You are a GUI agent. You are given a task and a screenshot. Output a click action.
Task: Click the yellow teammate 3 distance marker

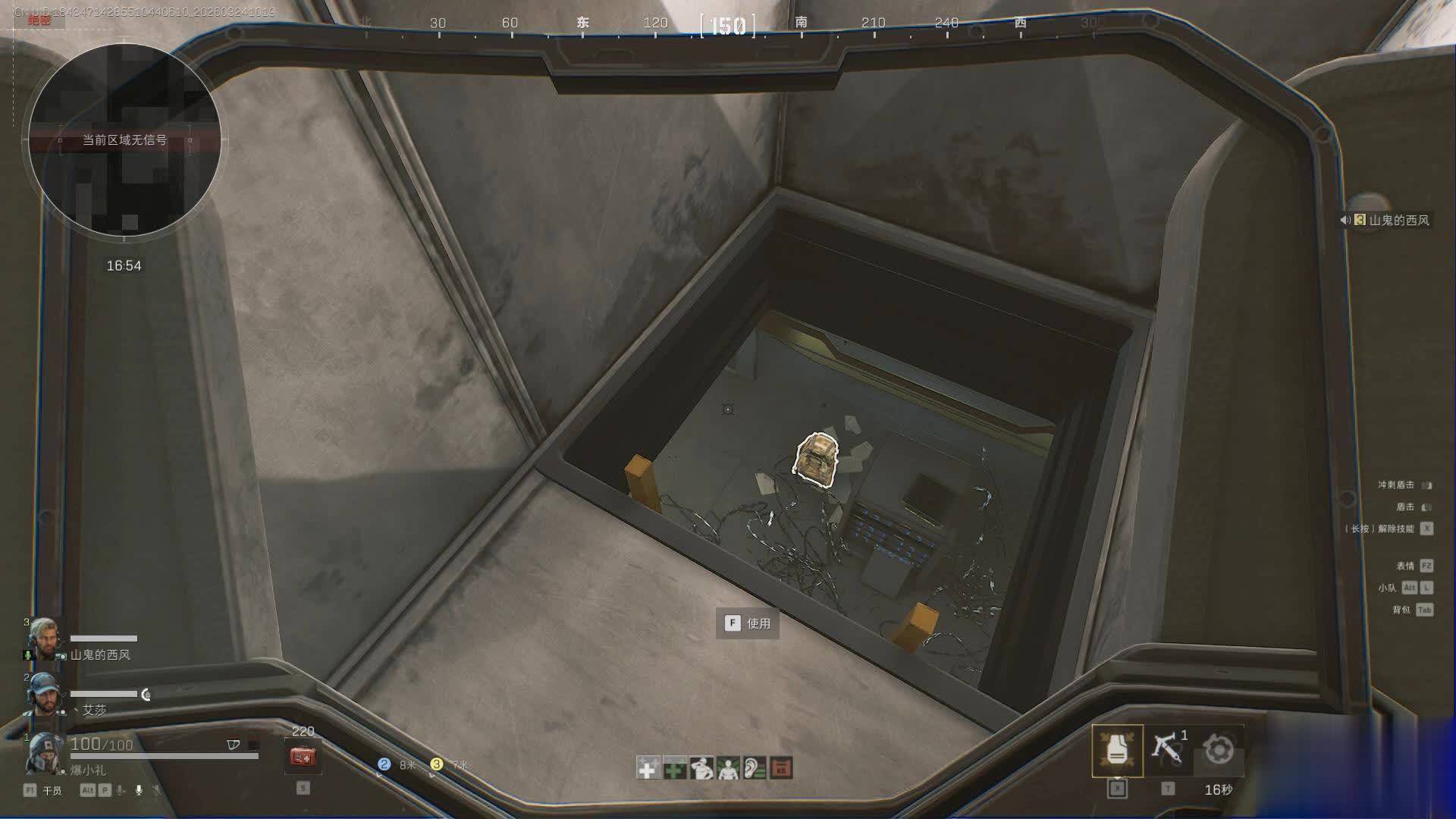(x=436, y=764)
